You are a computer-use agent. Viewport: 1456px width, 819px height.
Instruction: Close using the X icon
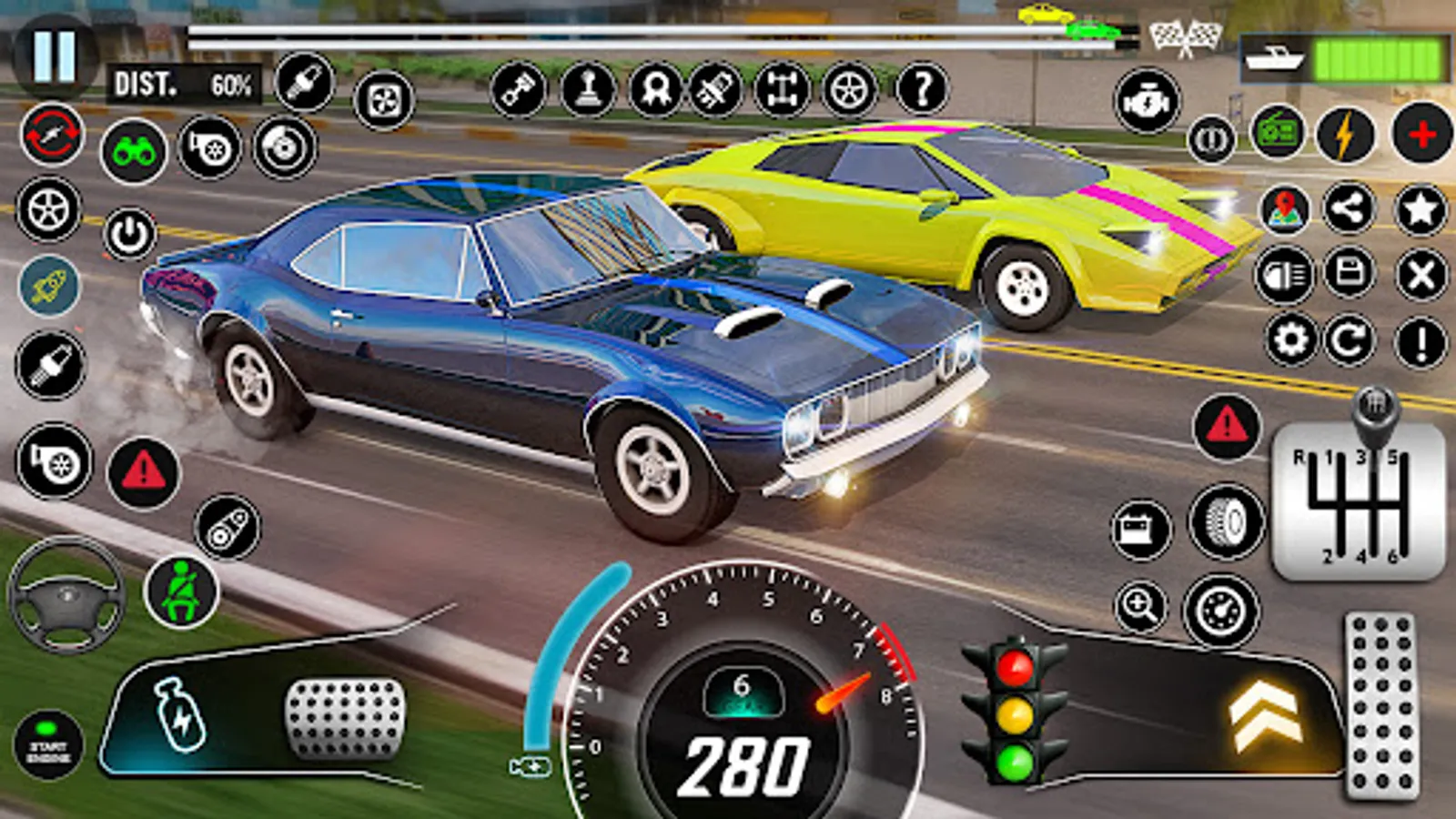(x=1421, y=275)
